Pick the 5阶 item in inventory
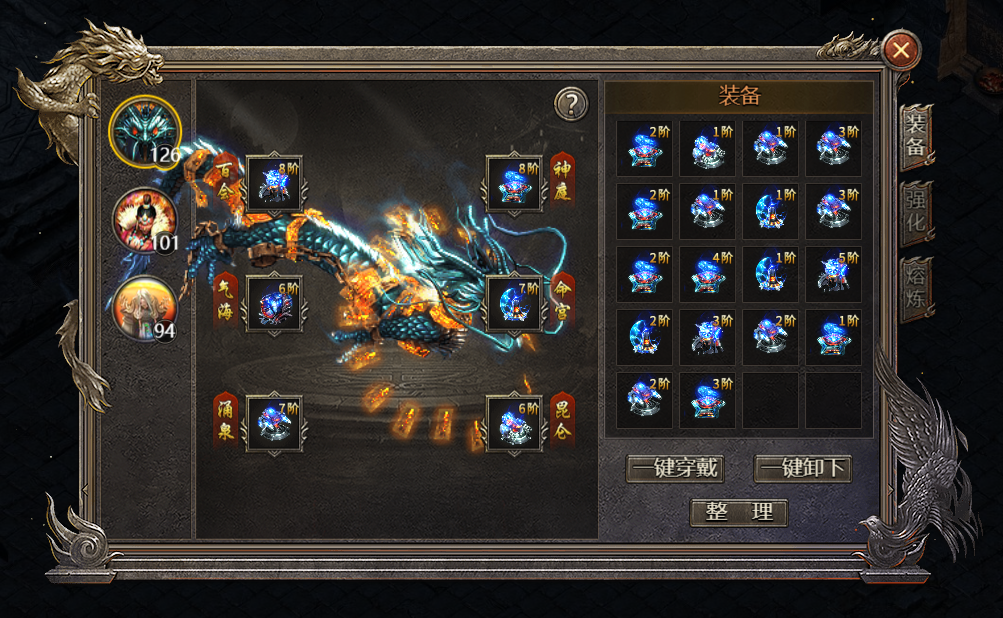 (x=833, y=275)
